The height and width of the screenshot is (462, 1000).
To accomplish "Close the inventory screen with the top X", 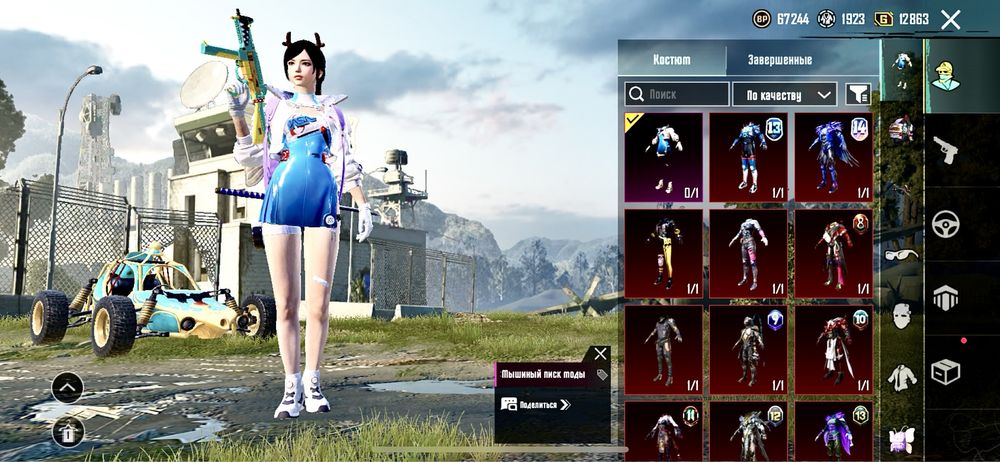I will (951, 19).
